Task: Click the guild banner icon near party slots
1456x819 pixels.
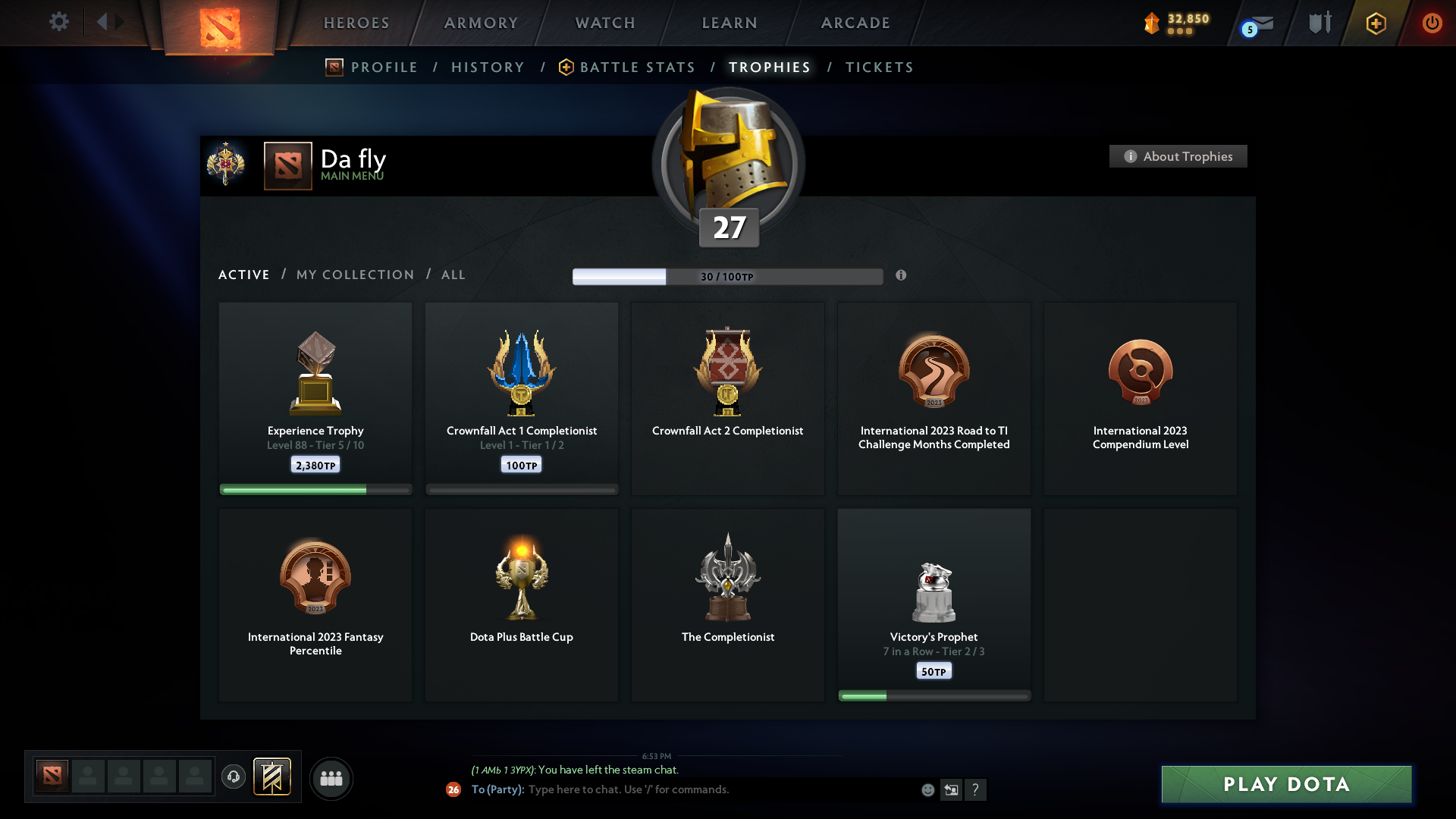Action: coord(273,777)
